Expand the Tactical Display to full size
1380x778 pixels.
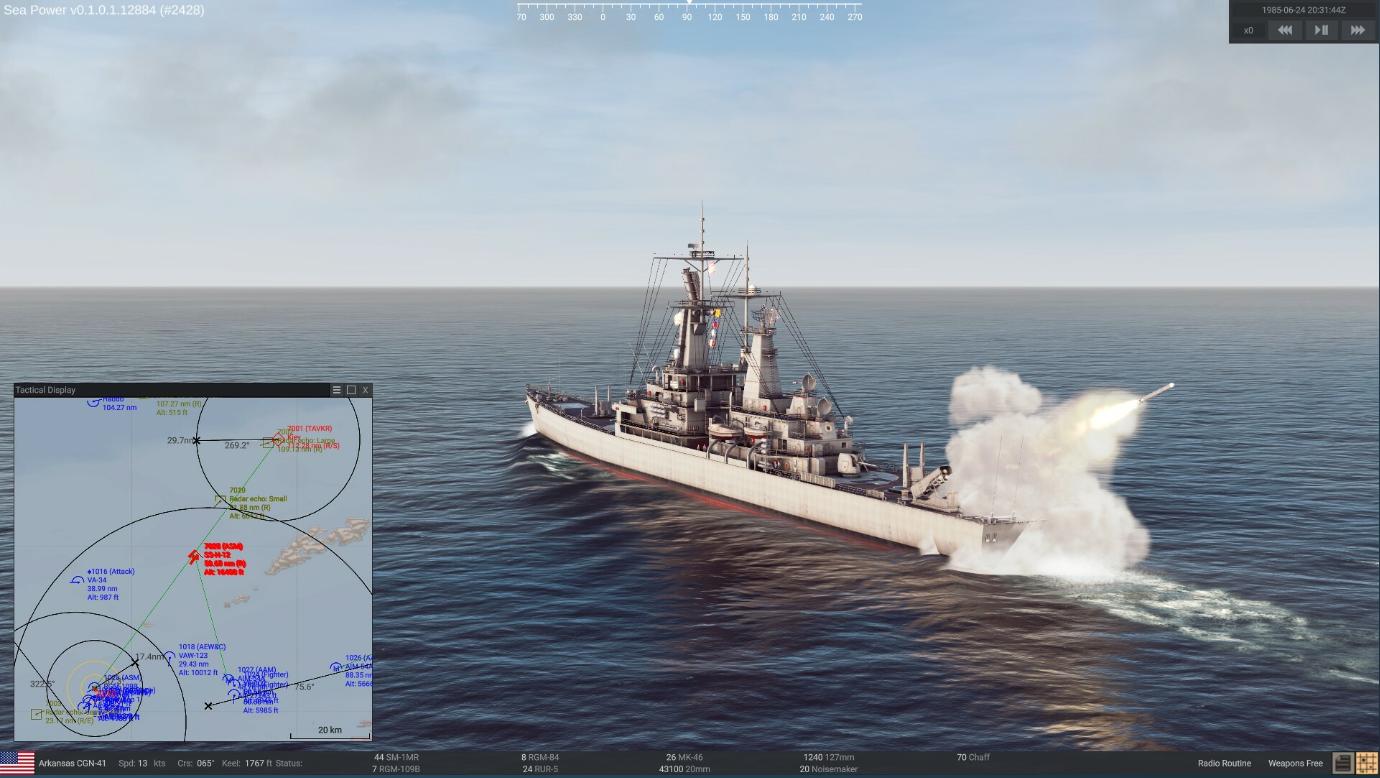point(351,390)
